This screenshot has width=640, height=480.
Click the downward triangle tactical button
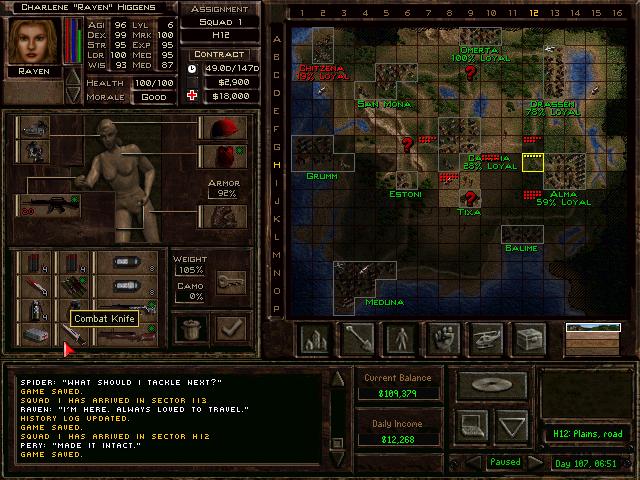(511, 427)
